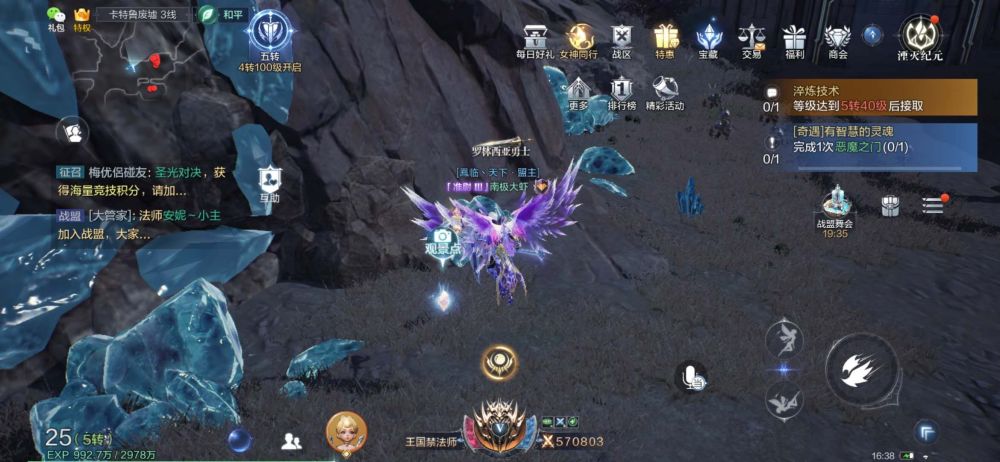Expand the 更多 more menu
1000x462 pixels.
pos(578,92)
